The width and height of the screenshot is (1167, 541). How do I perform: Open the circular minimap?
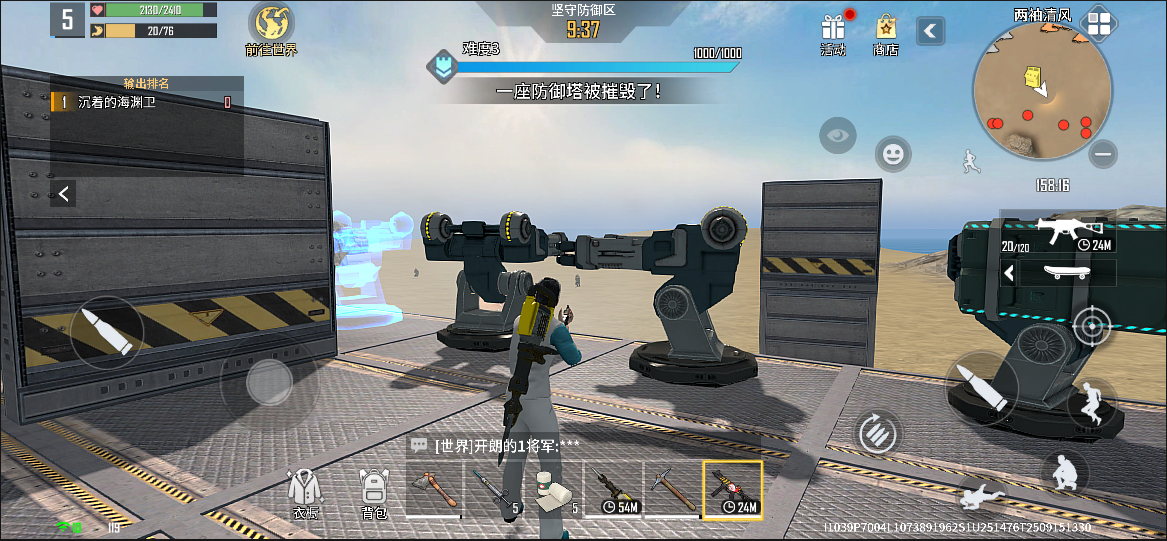tap(1042, 92)
